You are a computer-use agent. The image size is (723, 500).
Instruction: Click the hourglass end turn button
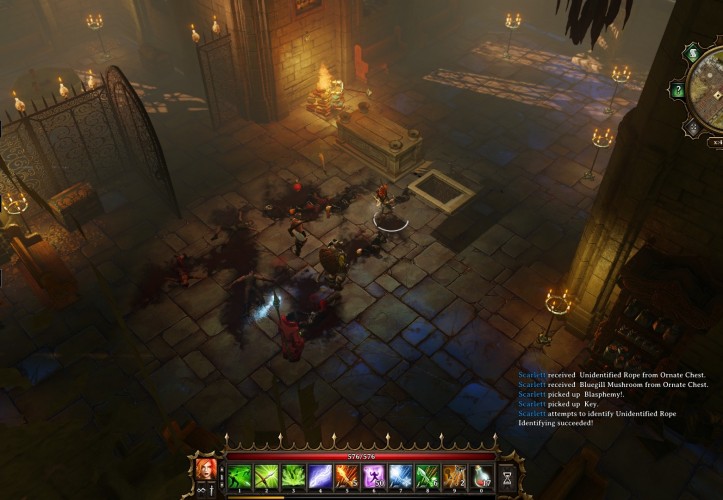tap(508, 477)
